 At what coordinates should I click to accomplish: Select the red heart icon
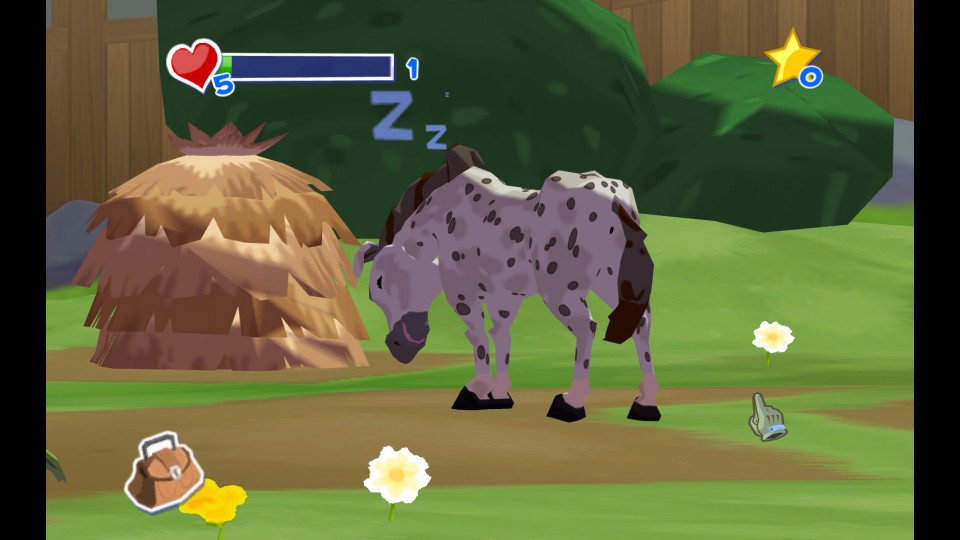click(x=194, y=63)
